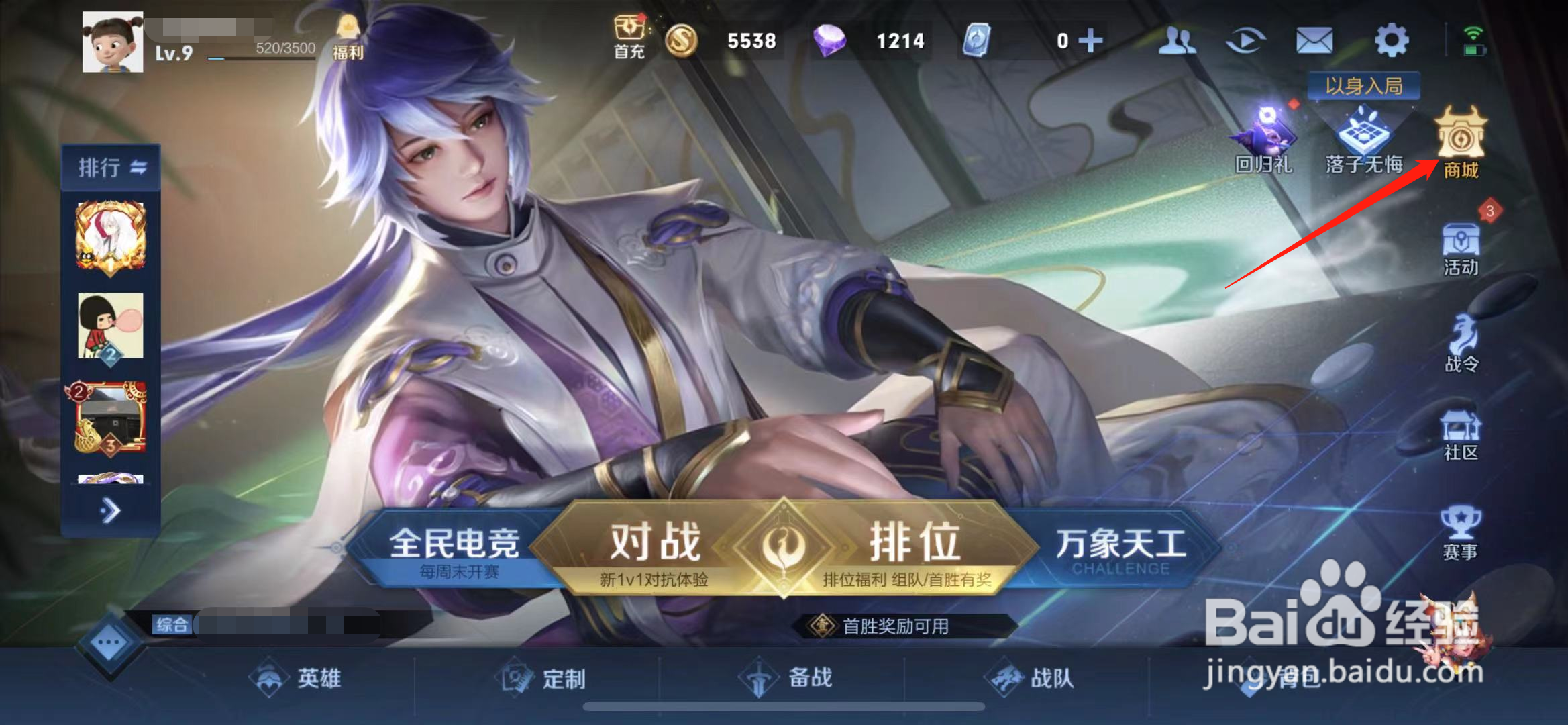Expand the 排行 leaderboard panel arrow
This screenshot has width=1568, height=725.
109,510
